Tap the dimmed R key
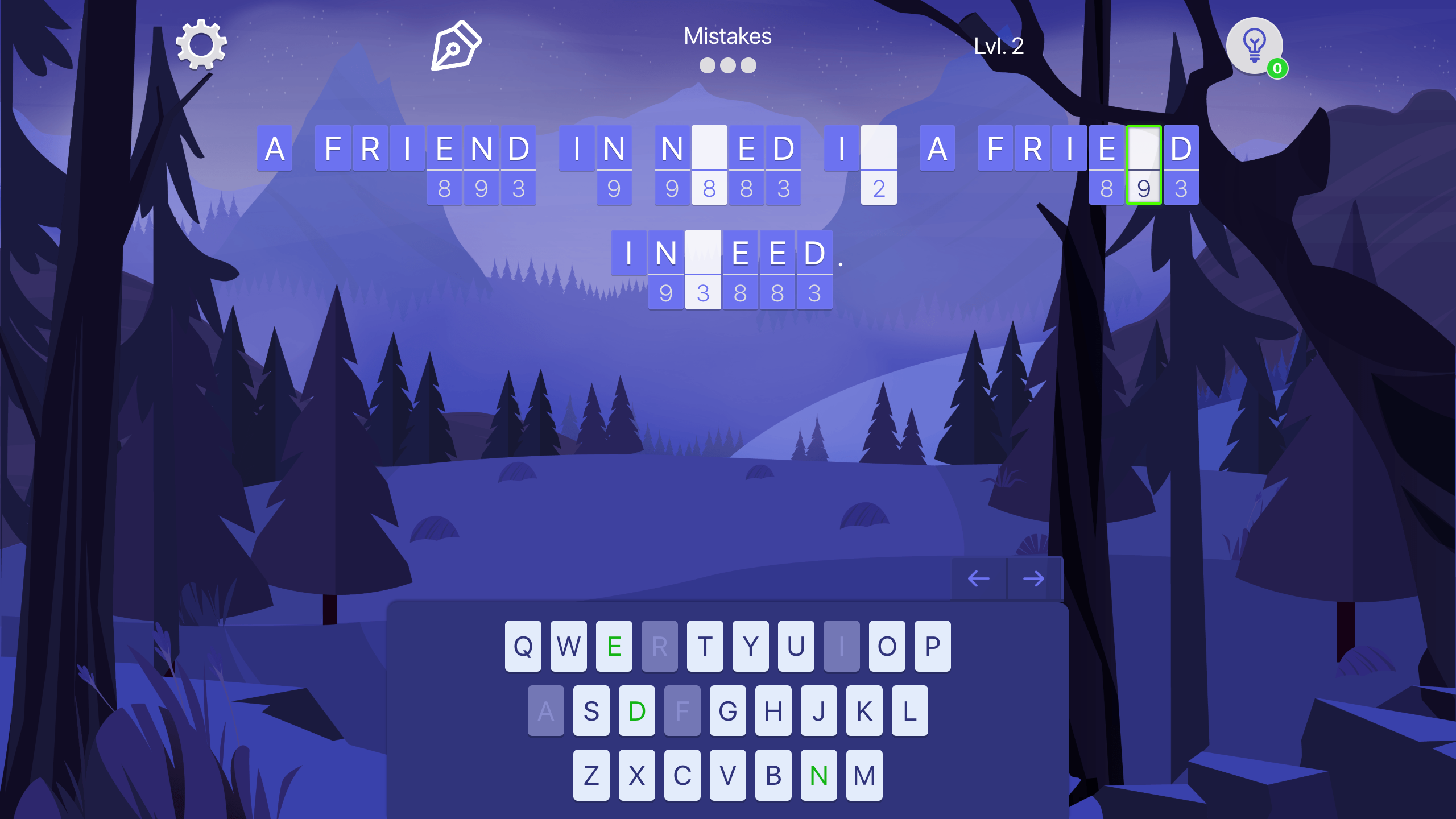 (660, 646)
